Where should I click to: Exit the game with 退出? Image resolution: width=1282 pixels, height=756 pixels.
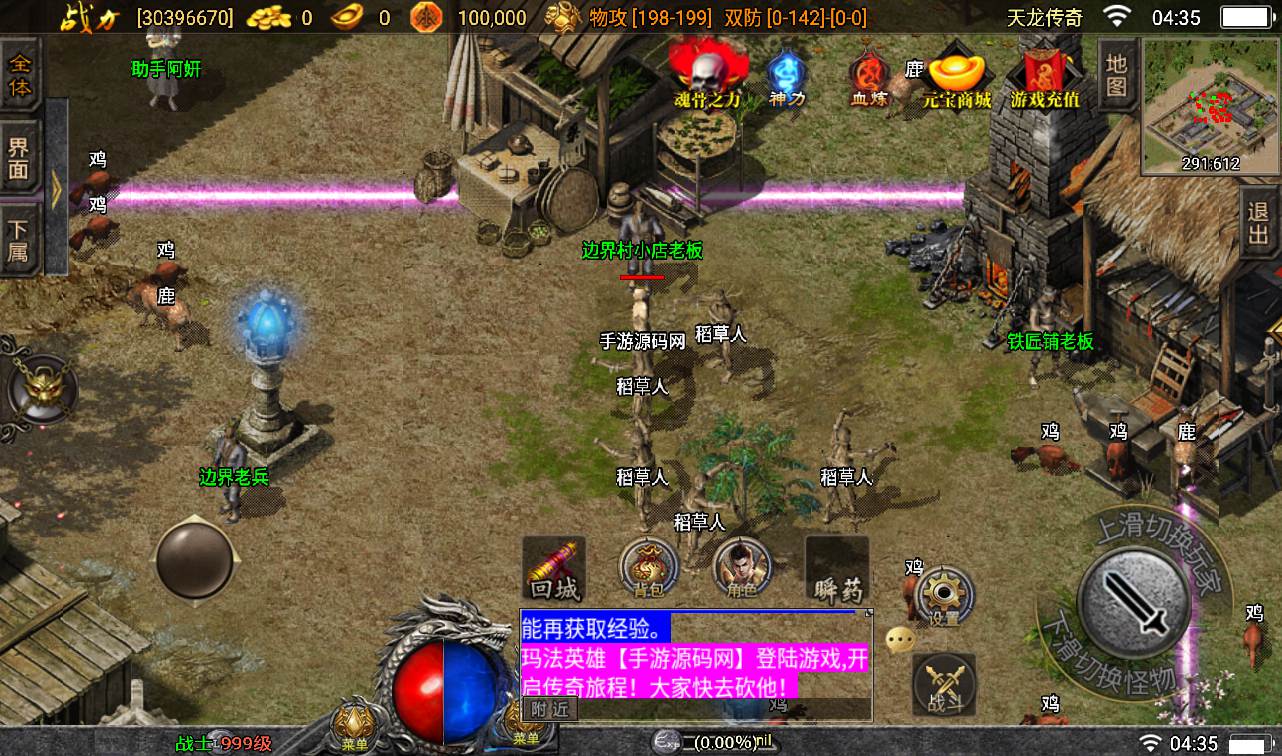point(1259,225)
